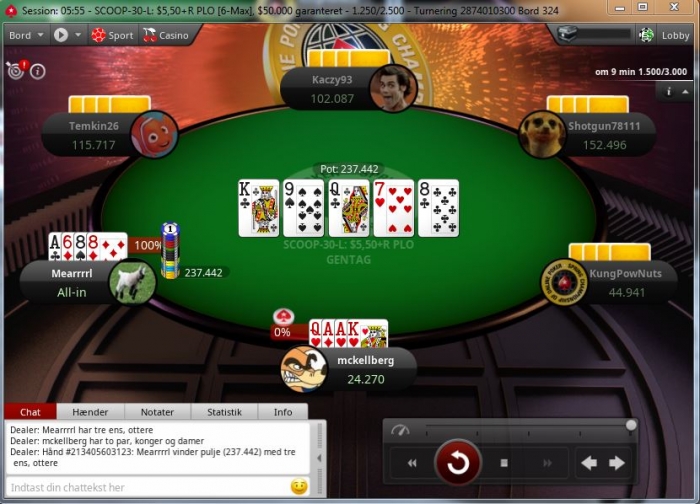Open the table info icon
The image size is (700, 504).
38,71
